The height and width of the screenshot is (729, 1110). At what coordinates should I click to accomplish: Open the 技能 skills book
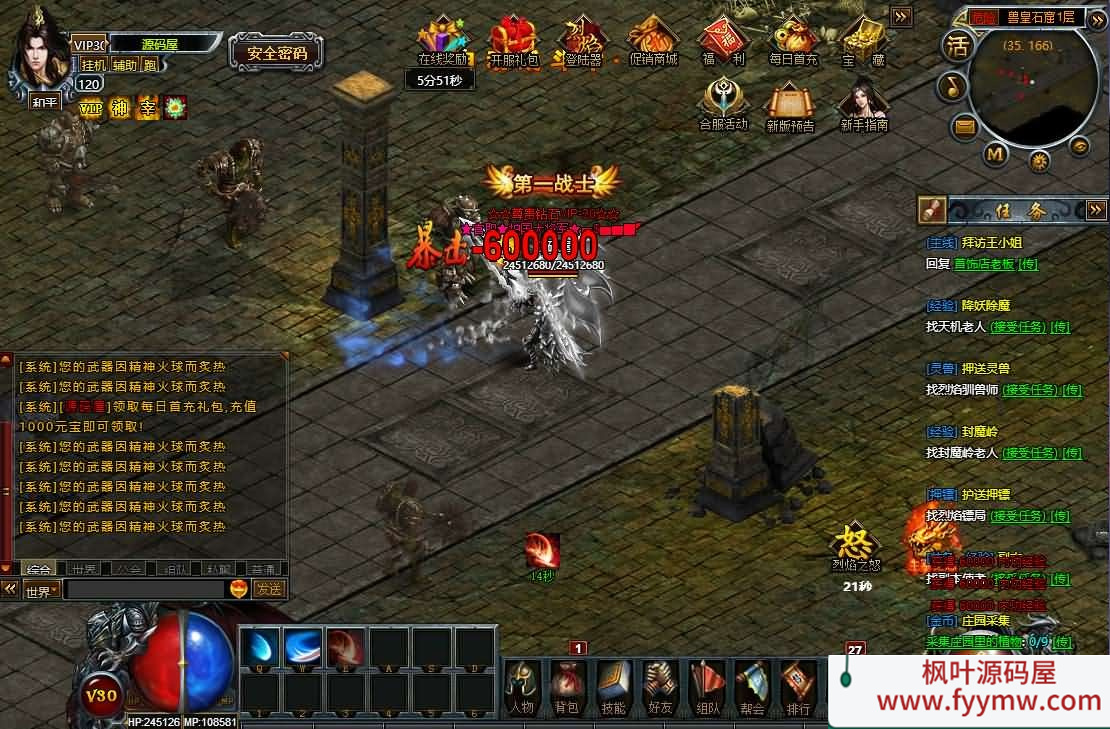tap(613, 686)
